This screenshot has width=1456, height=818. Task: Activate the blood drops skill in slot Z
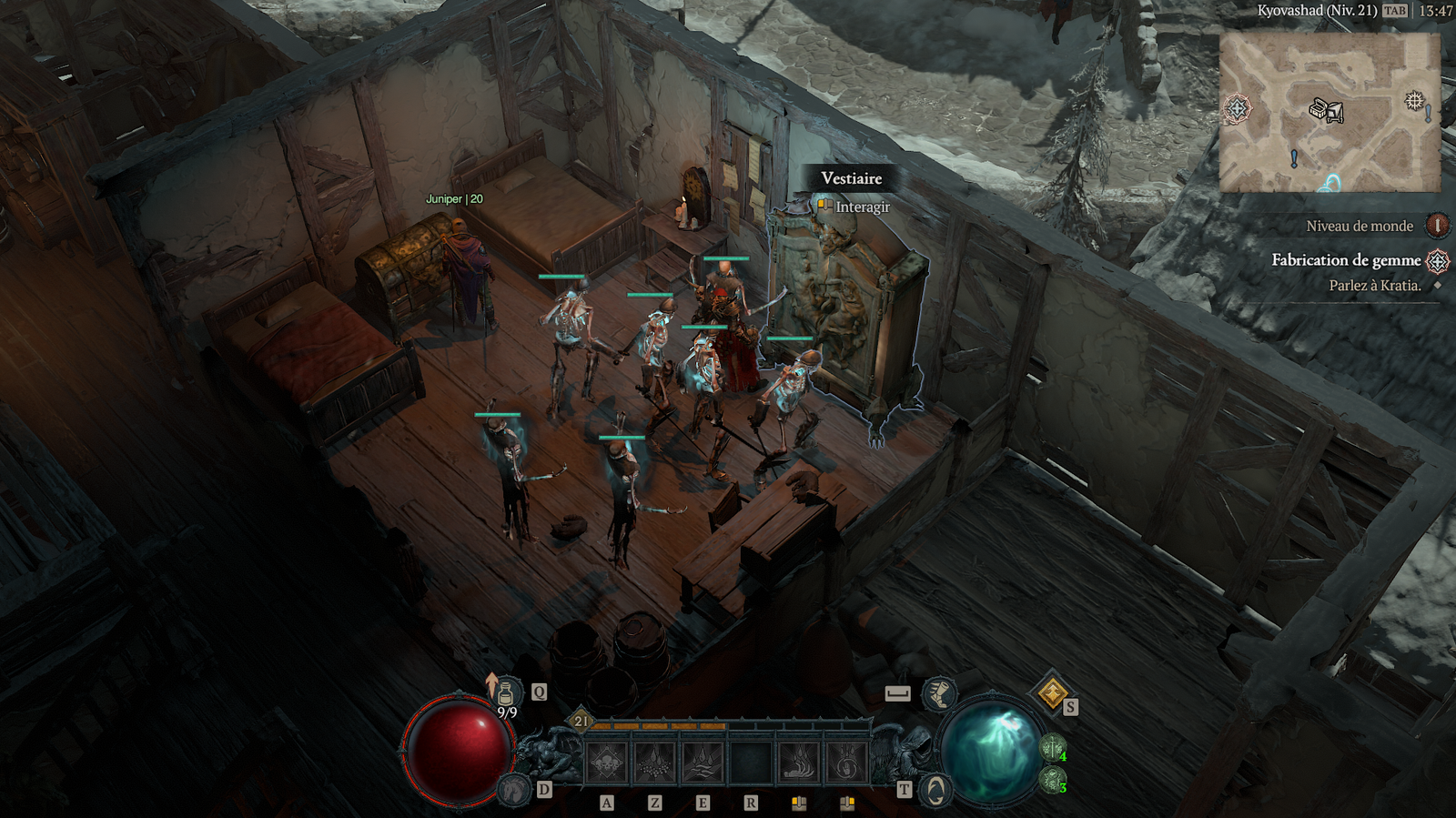click(x=654, y=762)
